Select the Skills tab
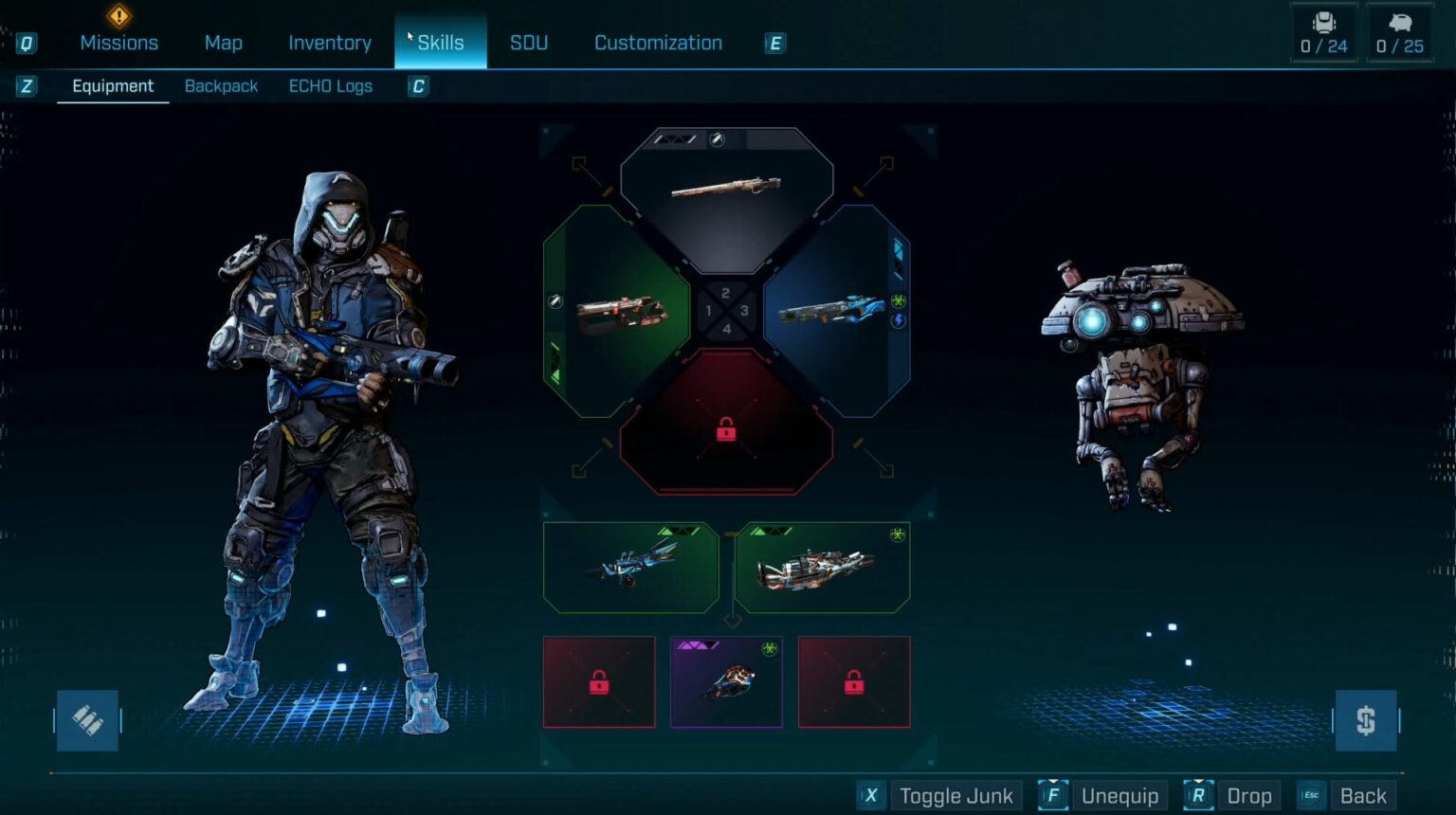 (x=441, y=43)
